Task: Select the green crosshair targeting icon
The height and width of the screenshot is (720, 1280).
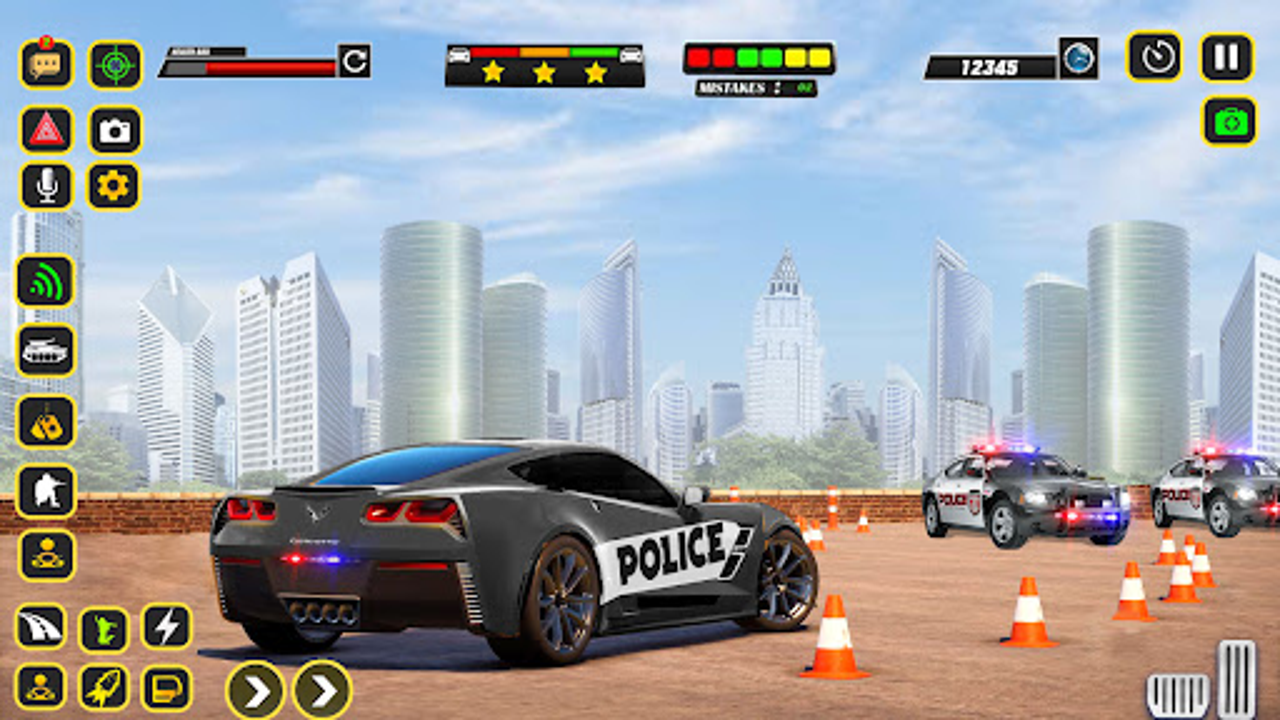Action: click(113, 63)
